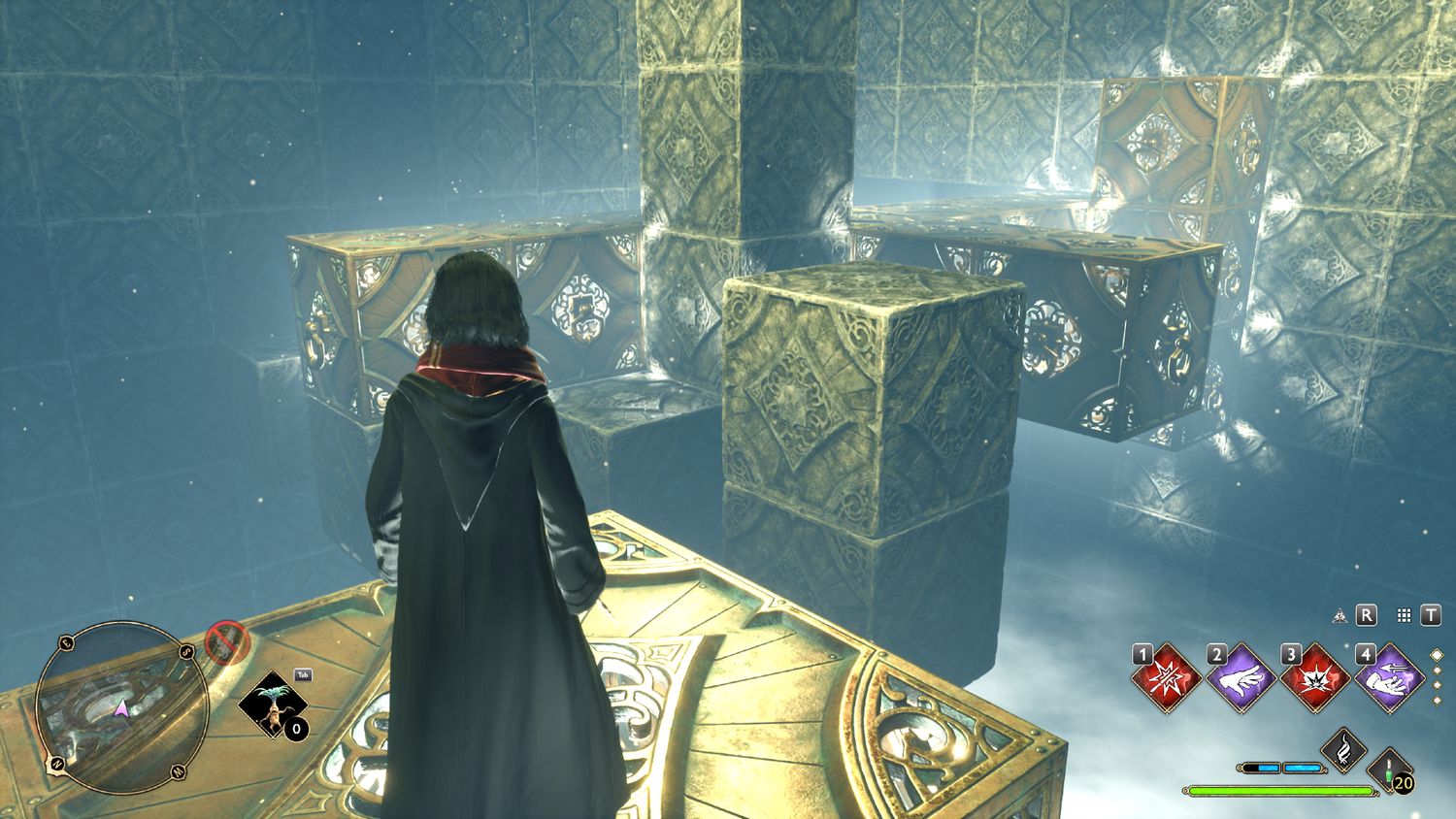Click the Revelio triangle icon
This screenshot has width=1456, height=819.
[1340, 615]
